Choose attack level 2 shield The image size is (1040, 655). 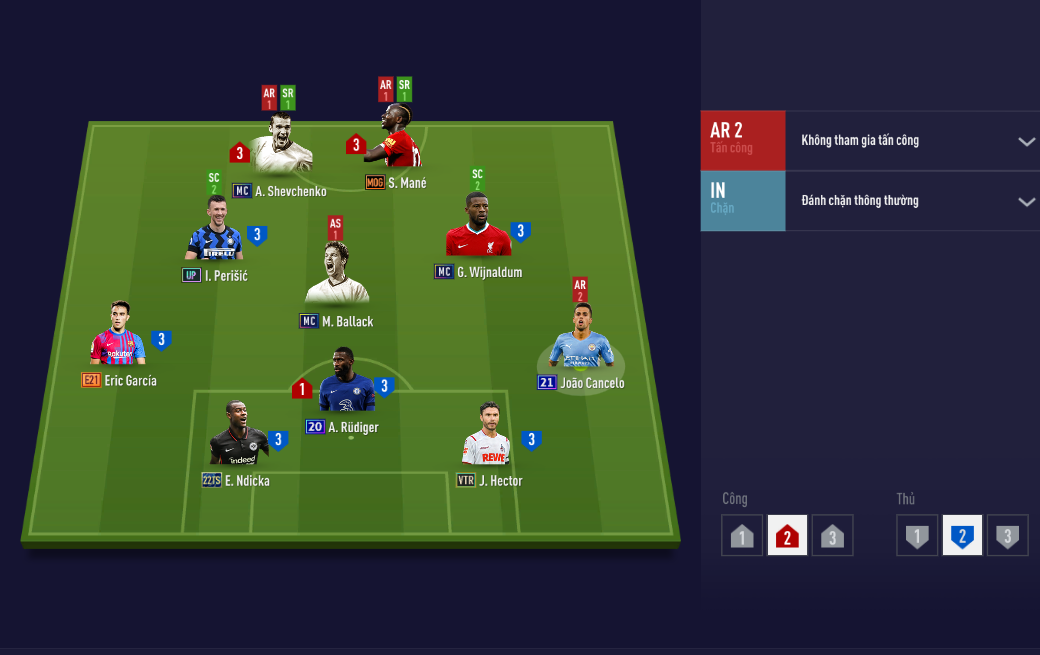click(787, 536)
